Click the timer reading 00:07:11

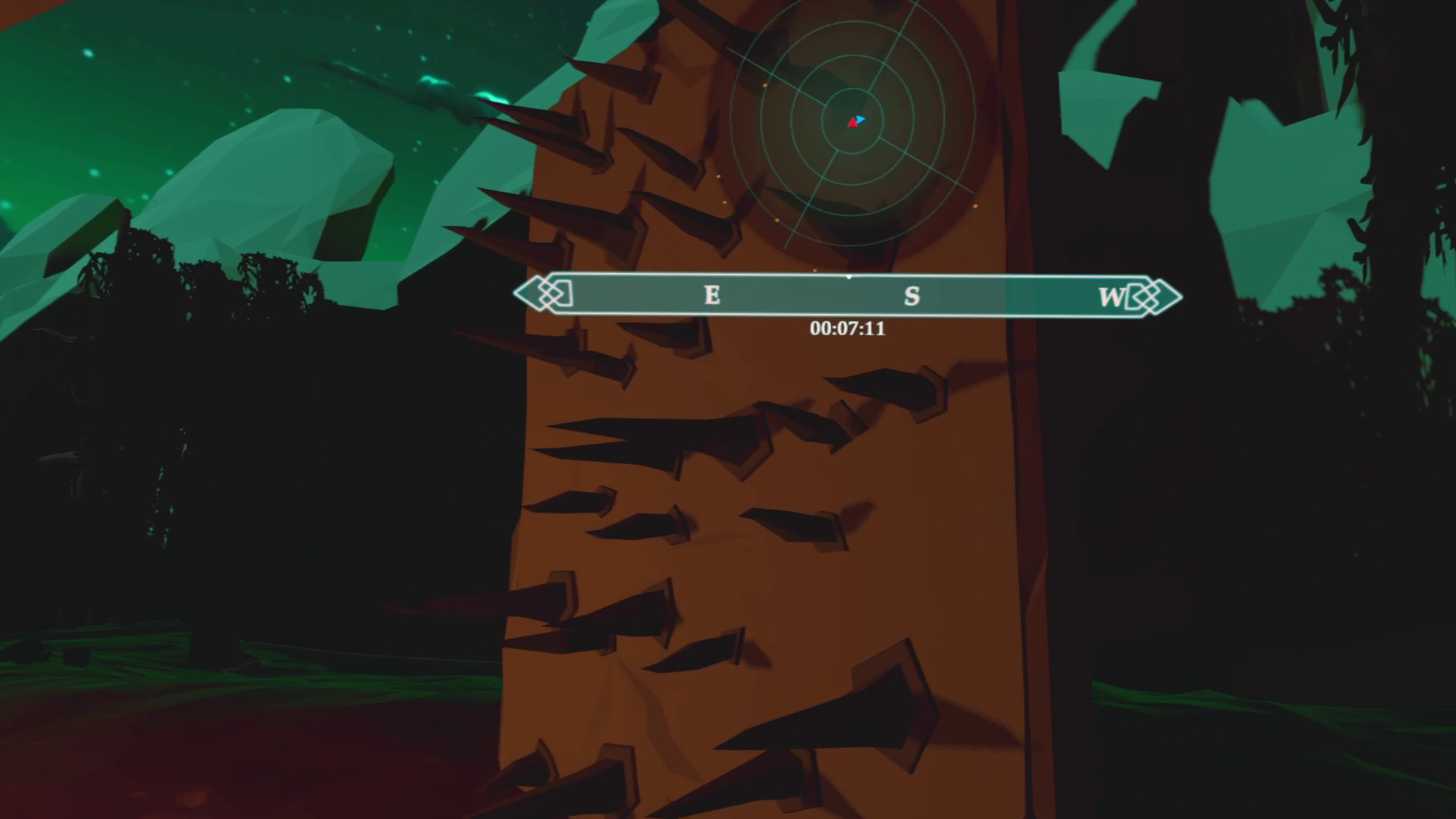(x=849, y=328)
